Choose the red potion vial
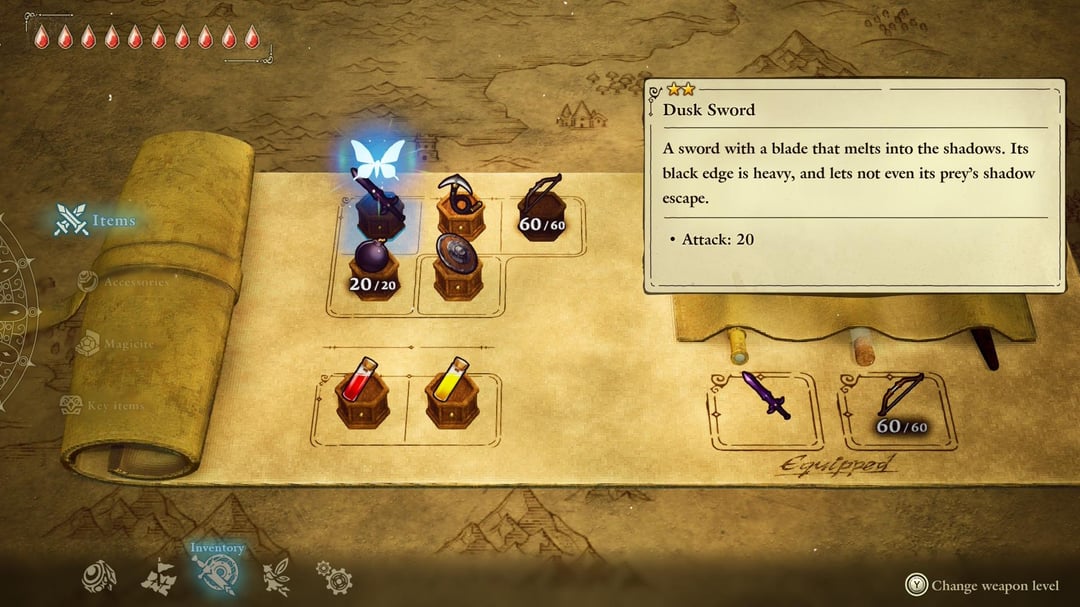This screenshot has height=607, width=1080. [x=362, y=395]
